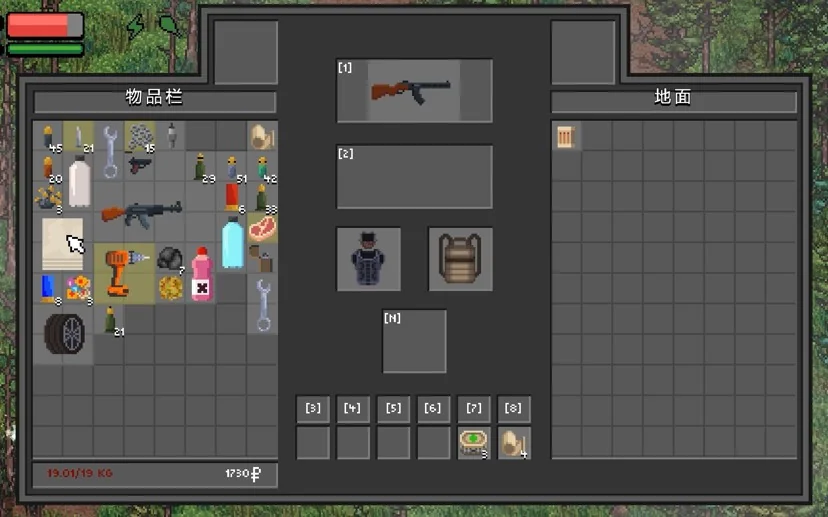
Task: Select the car tire in the inventory
Action: pyautogui.click(x=64, y=334)
